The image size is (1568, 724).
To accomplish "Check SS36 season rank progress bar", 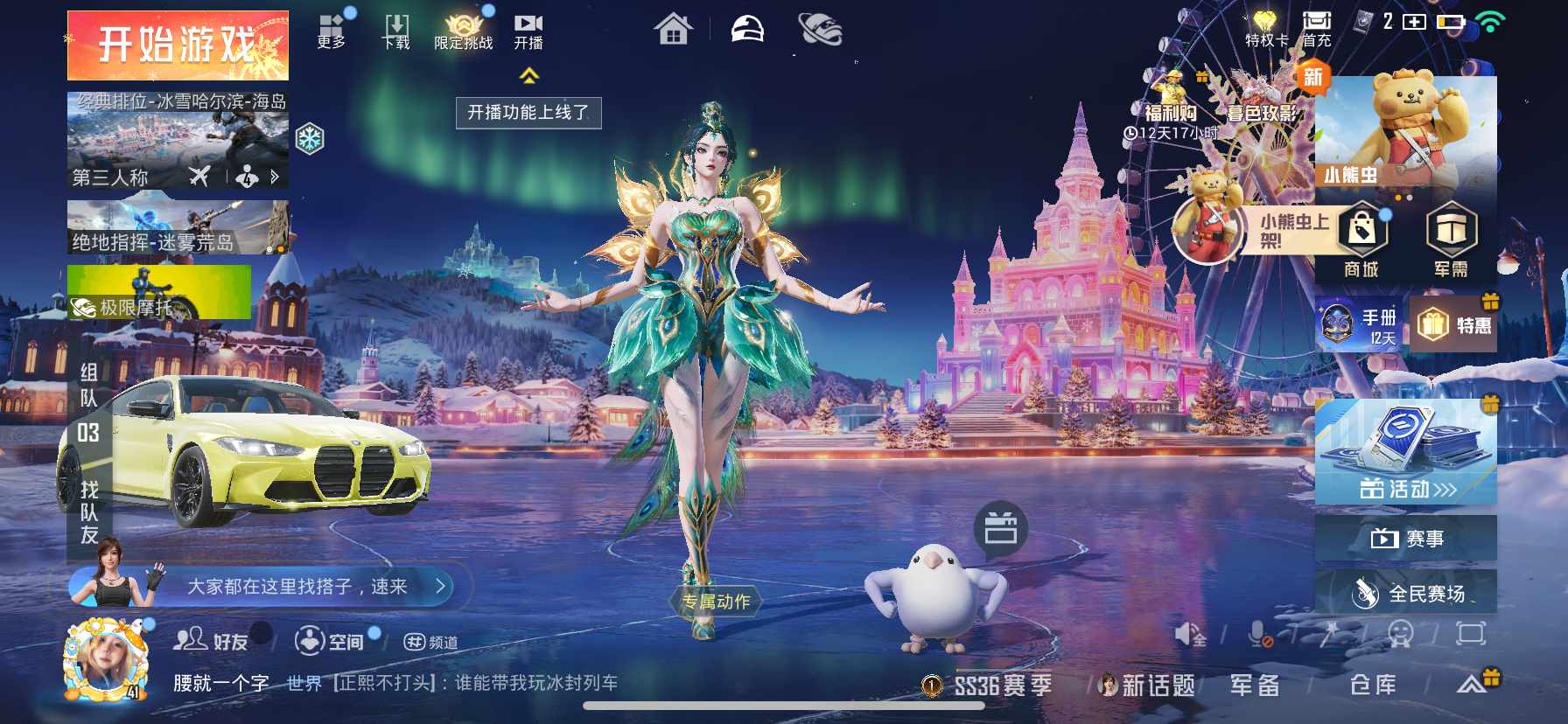I will coord(997,686).
